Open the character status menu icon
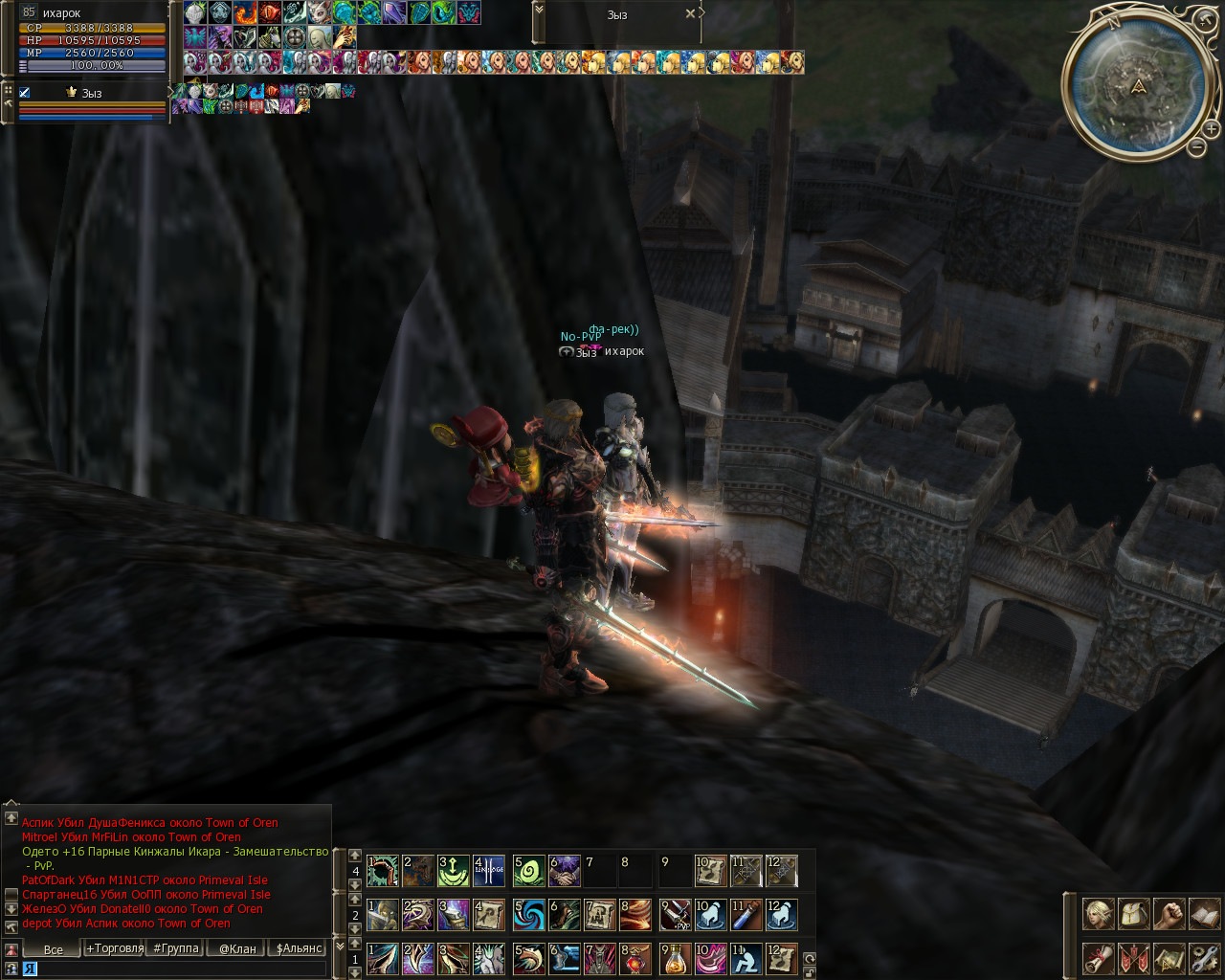 [1097, 914]
